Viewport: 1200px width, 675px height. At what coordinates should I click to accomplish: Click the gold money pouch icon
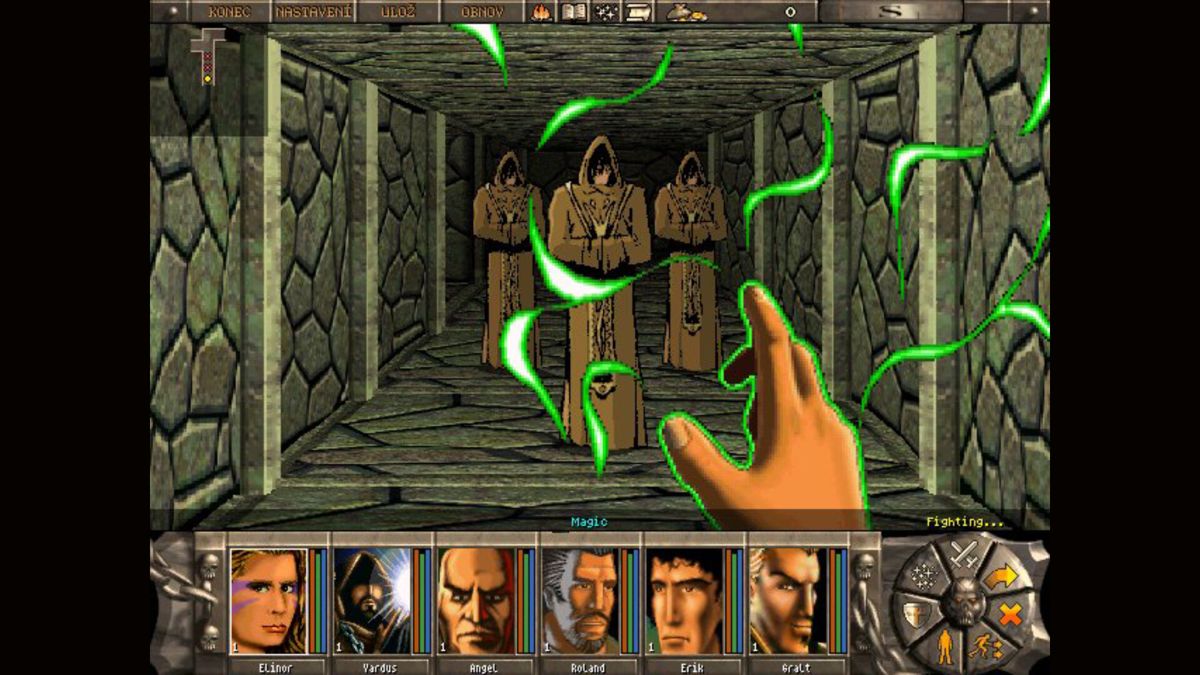click(685, 12)
